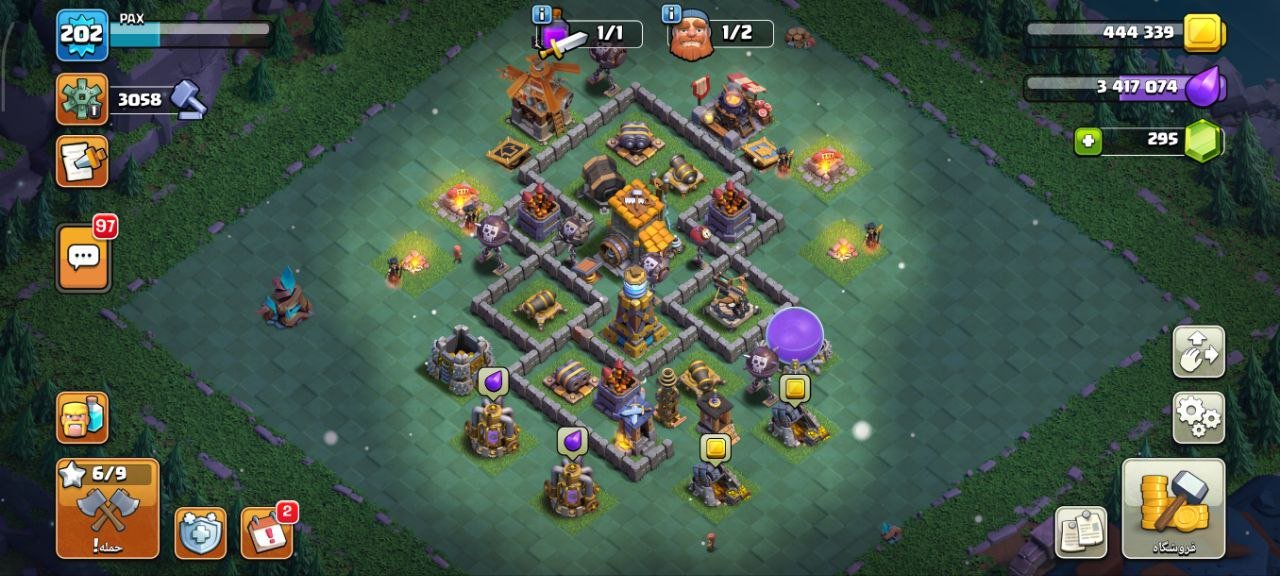Open the player profile level 202 badge
Screen dimensions: 1280x576
(x=82, y=36)
